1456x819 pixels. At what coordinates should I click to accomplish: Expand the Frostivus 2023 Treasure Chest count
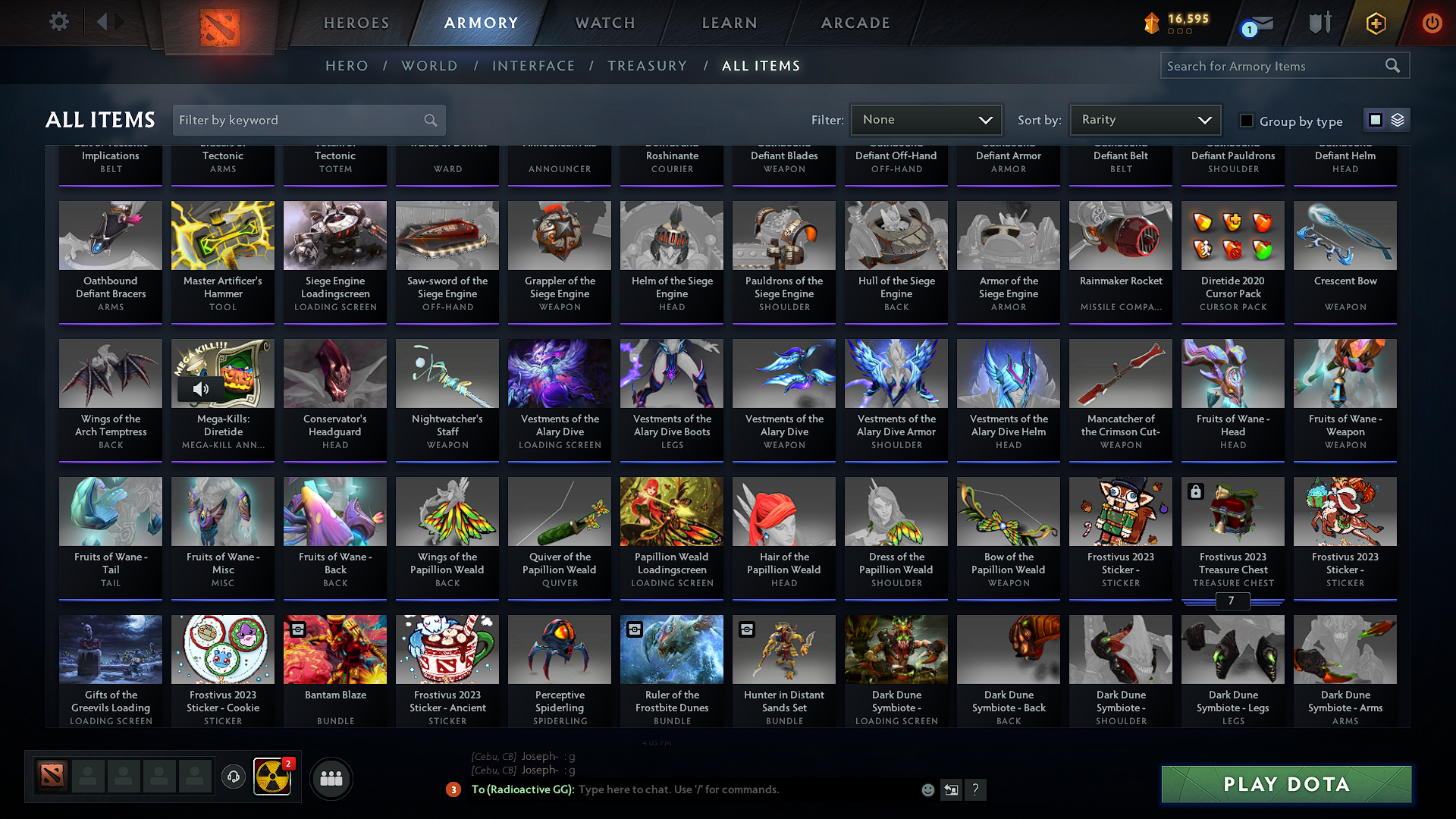pyautogui.click(x=1232, y=601)
